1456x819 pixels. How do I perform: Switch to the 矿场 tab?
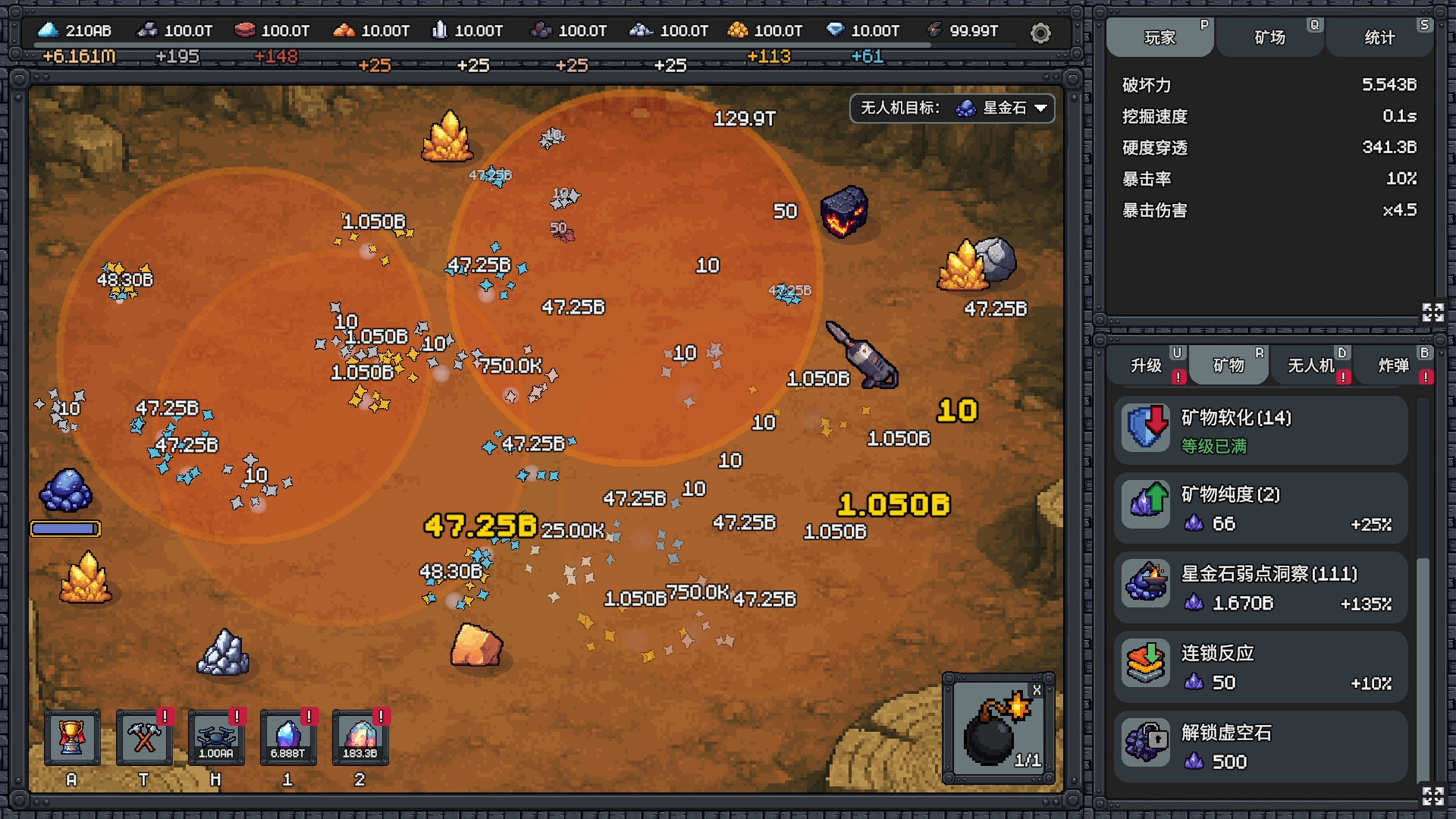click(x=1269, y=36)
